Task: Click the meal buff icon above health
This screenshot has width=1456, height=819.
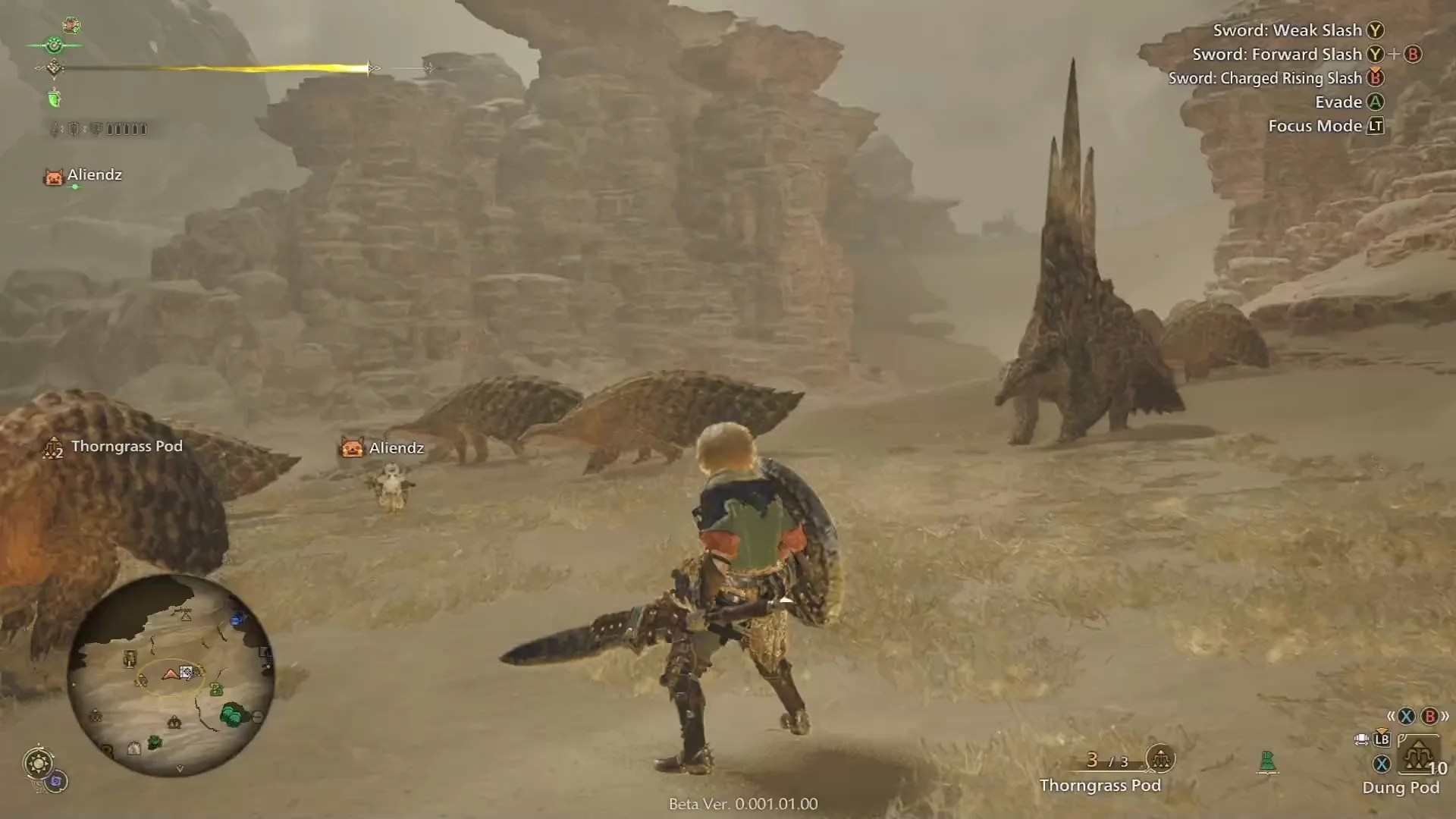Action: coord(71,26)
